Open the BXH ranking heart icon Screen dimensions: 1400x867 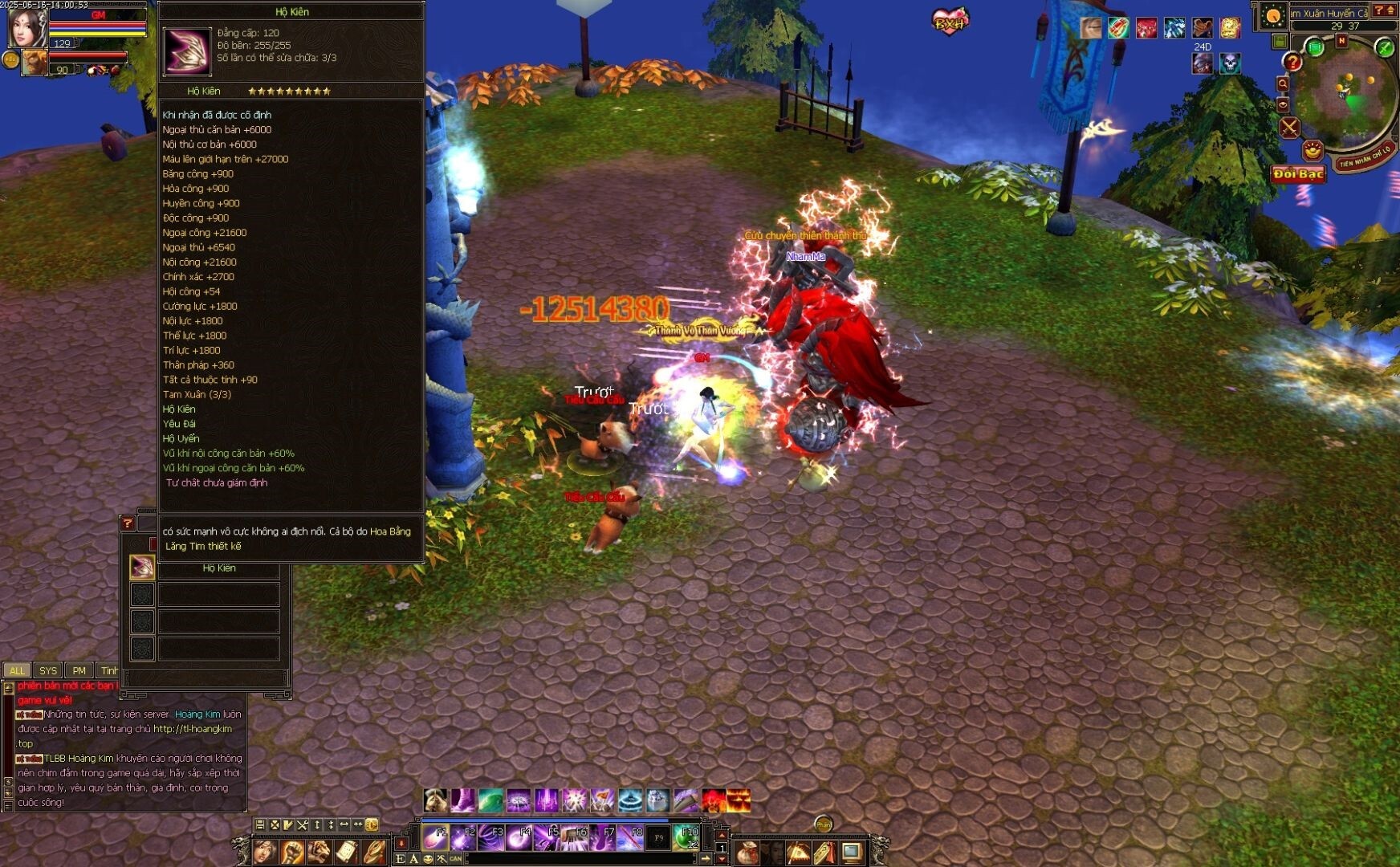950,21
